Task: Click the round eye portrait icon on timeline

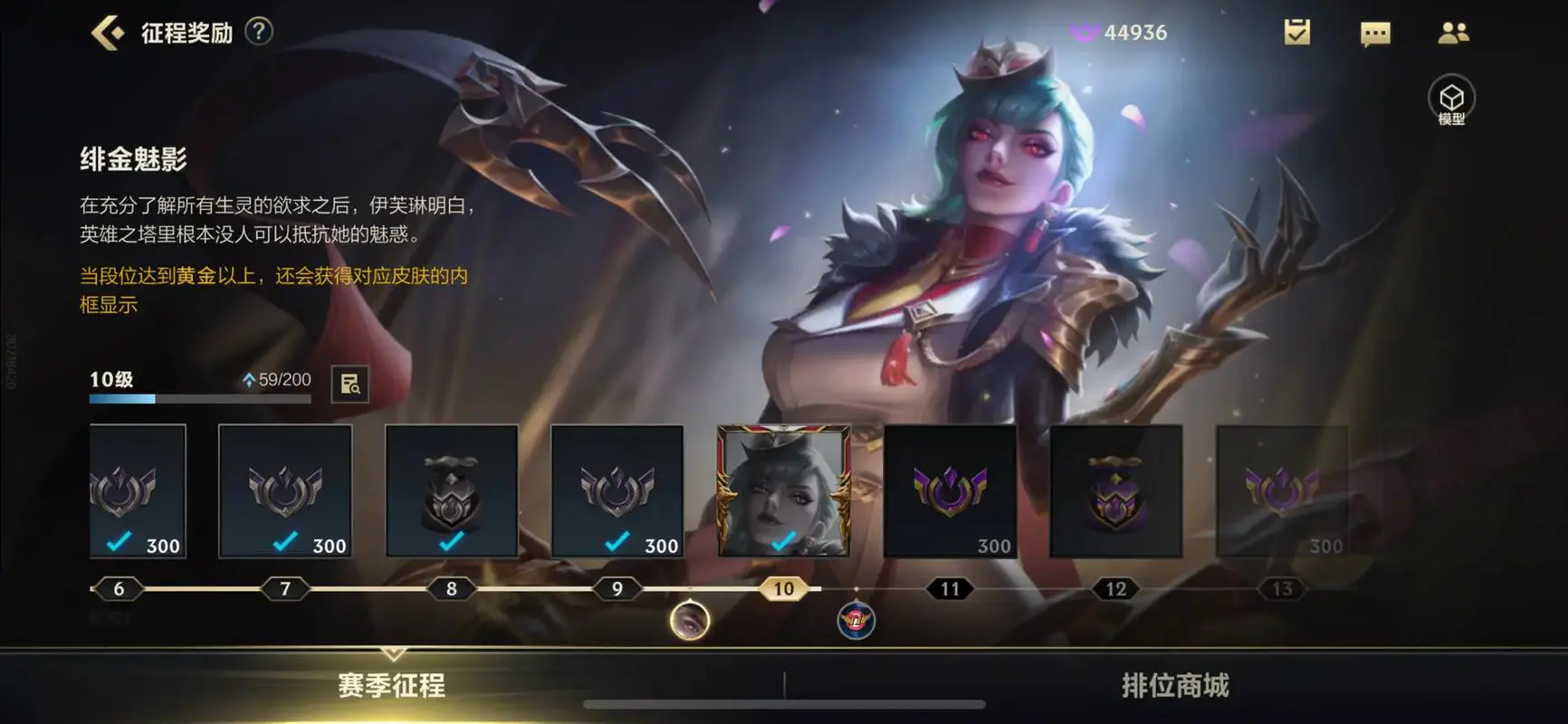Action: pyautogui.click(x=690, y=622)
